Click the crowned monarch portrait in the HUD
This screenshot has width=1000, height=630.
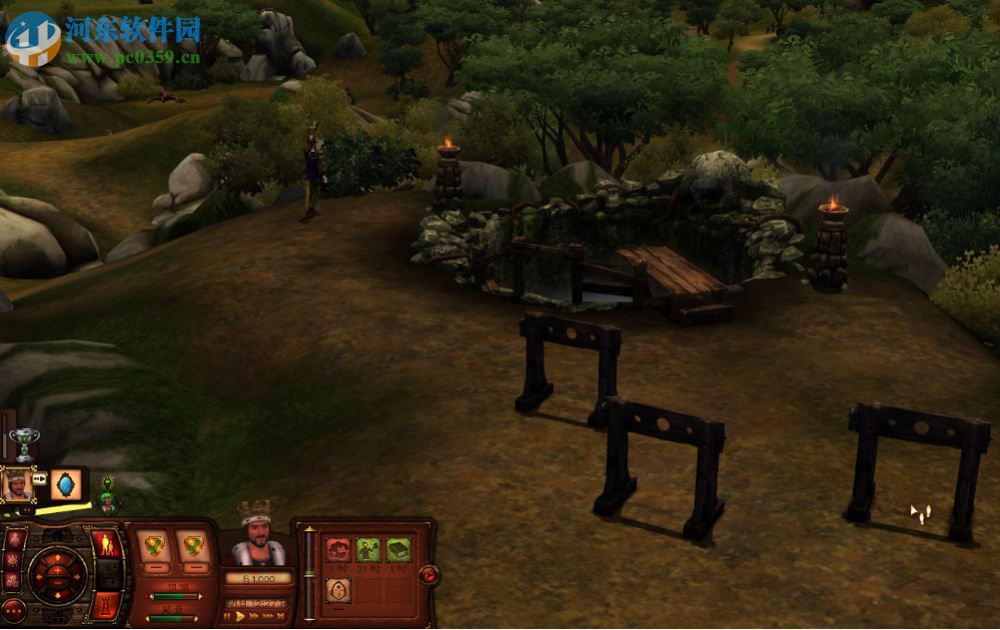pos(258,537)
